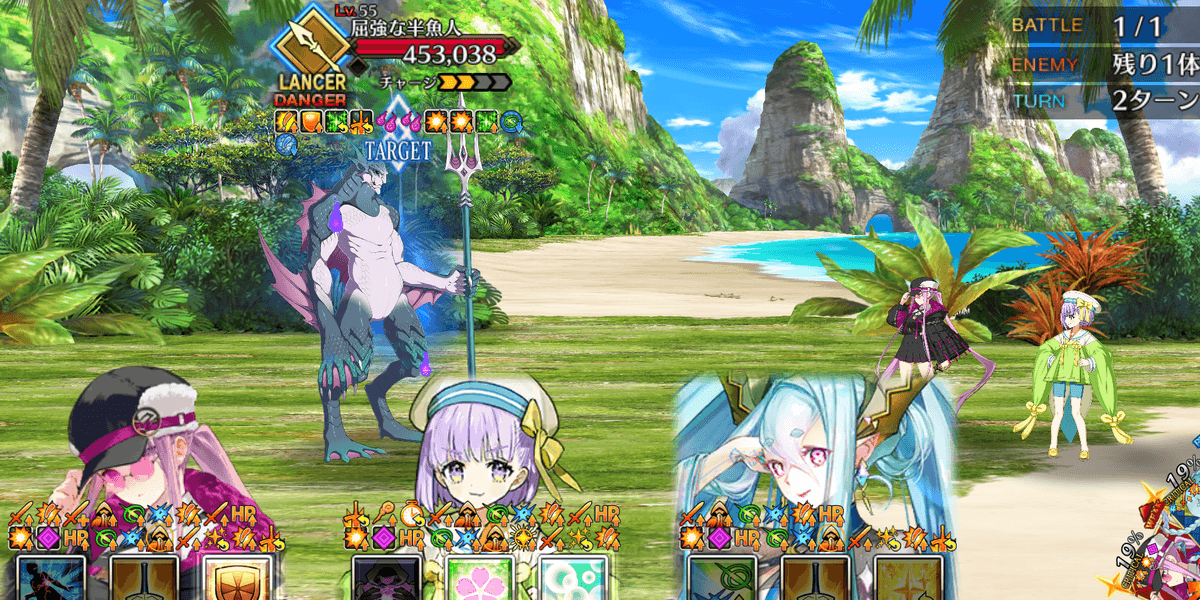Activate the golden sparkle skill
The image size is (1200, 600).
pos(908,580)
